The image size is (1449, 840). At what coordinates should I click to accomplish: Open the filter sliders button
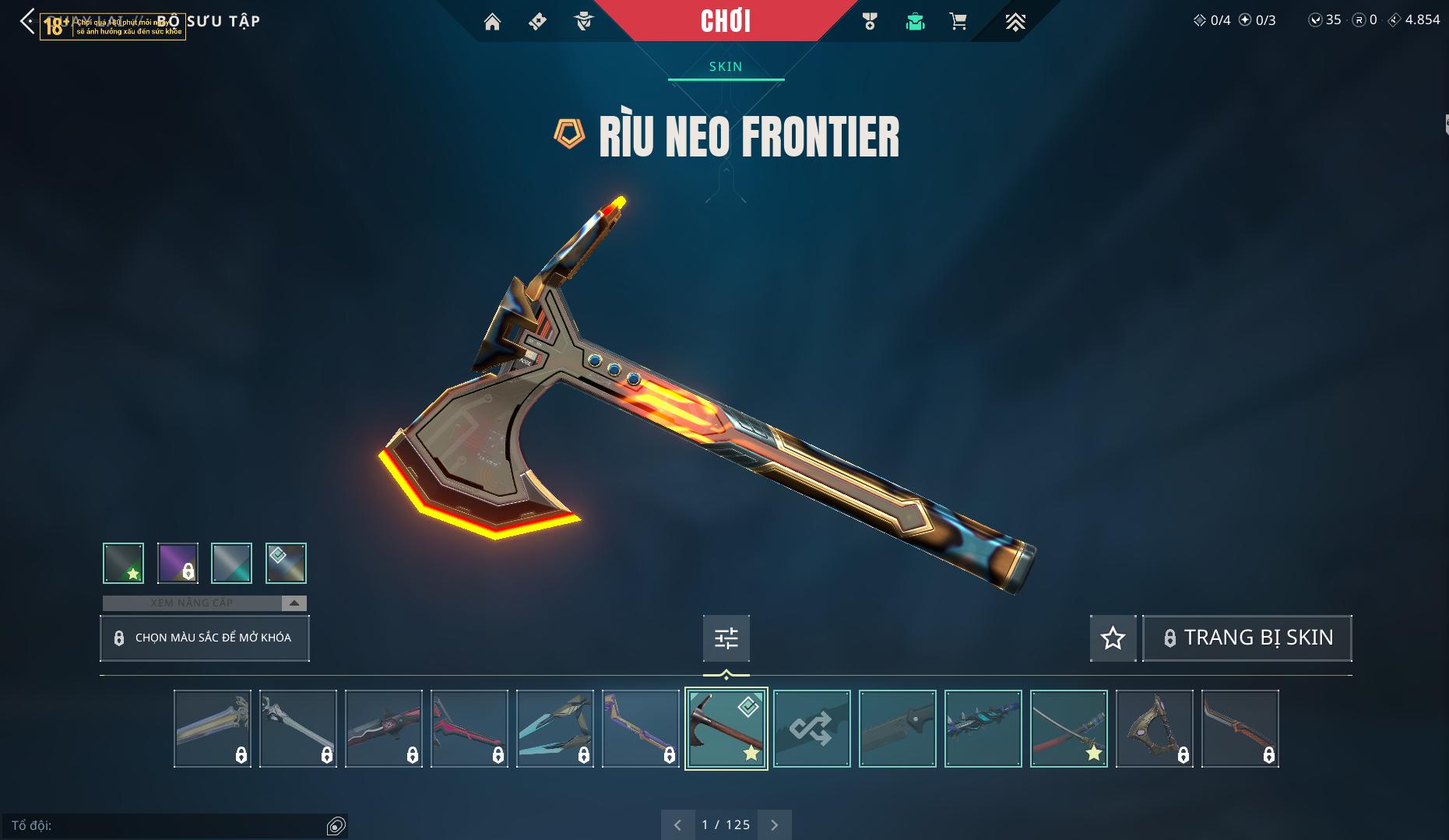tap(726, 638)
